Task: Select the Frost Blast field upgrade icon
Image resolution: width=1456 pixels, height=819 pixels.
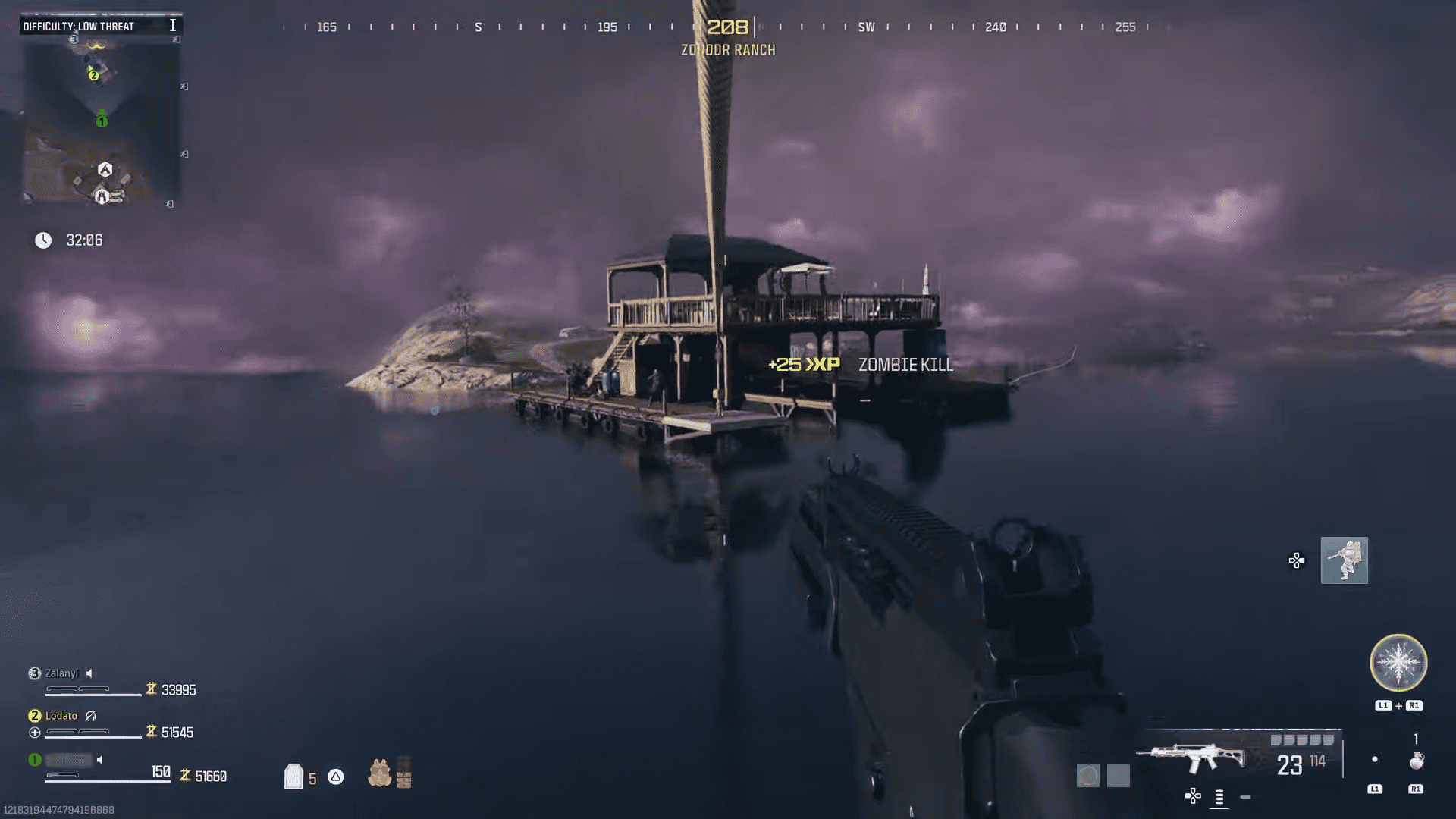Action: pyautogui.click(x=1398, y=662)
